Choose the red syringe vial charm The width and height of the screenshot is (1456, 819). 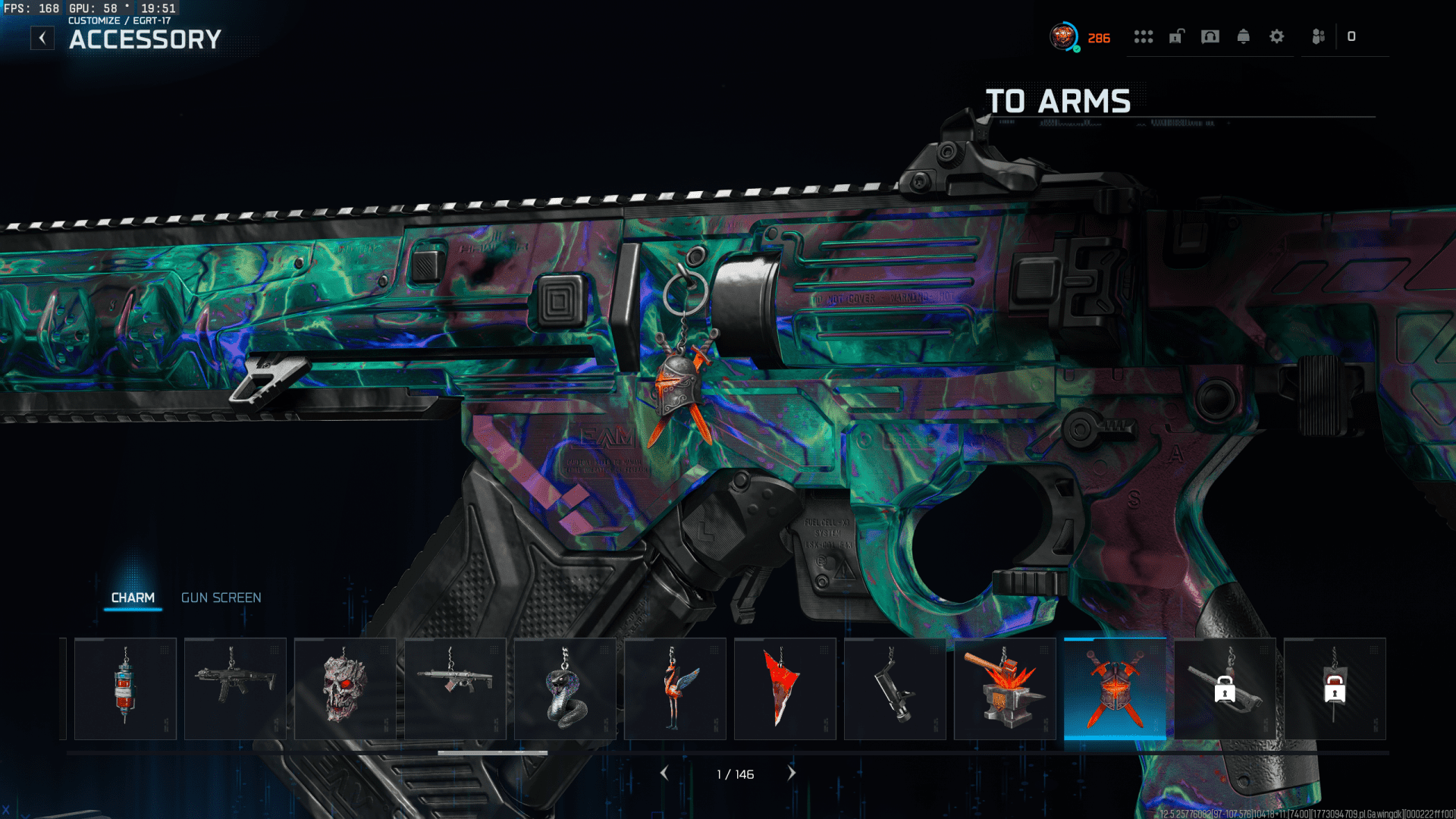(x=125, y=689)
